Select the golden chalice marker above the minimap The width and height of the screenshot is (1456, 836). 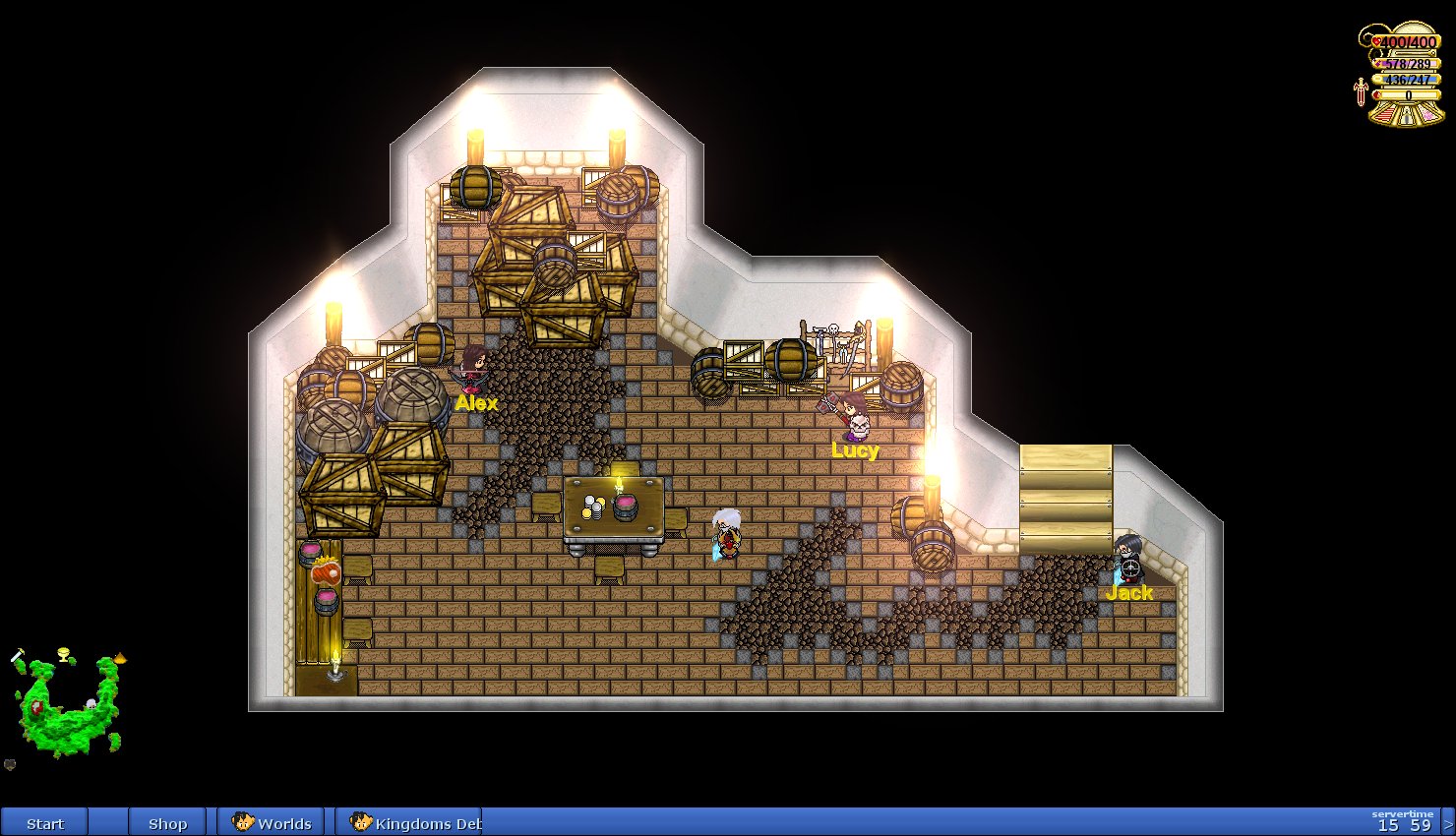pos(65,654)
